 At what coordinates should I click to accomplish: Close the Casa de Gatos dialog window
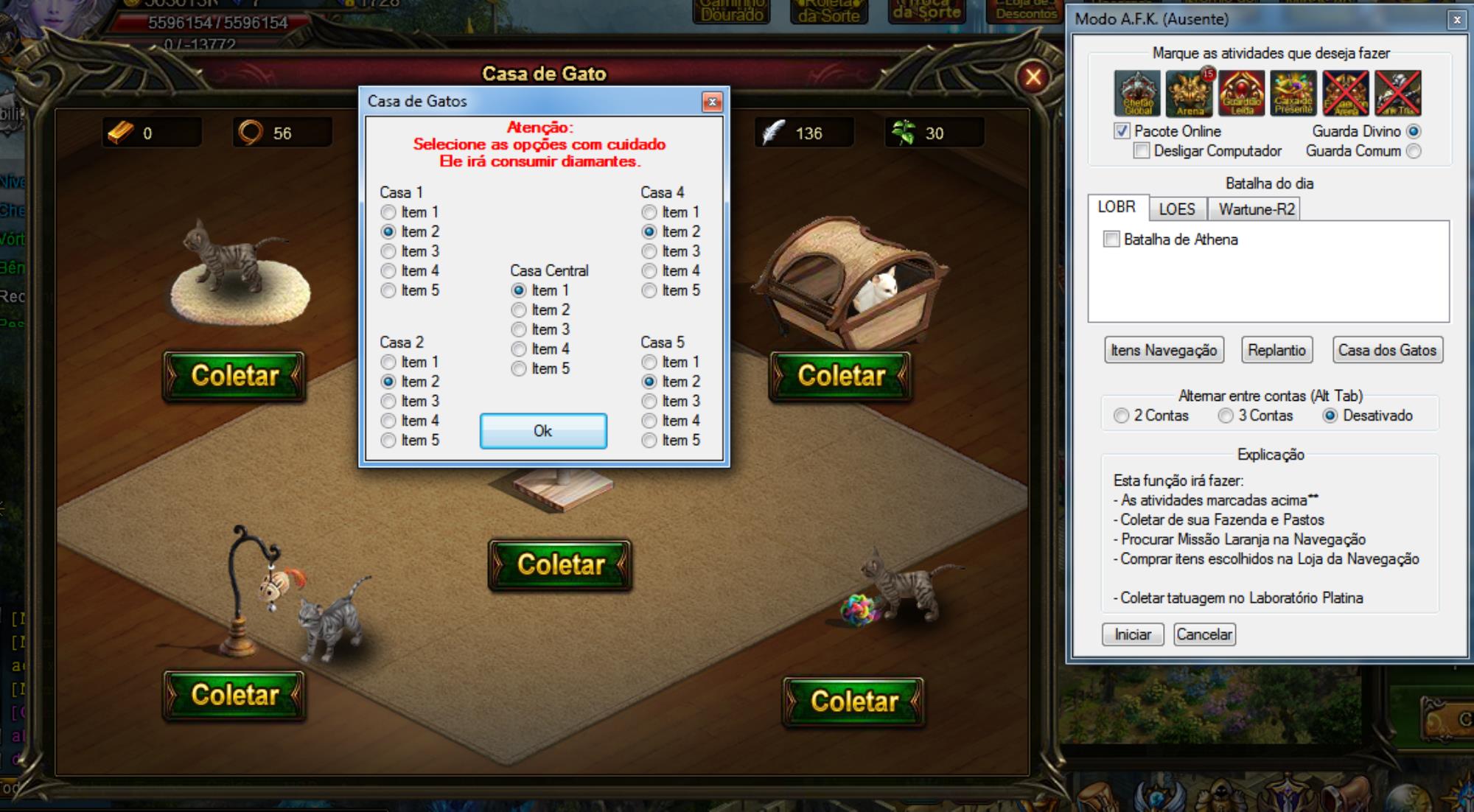click(x=712, y=102)
